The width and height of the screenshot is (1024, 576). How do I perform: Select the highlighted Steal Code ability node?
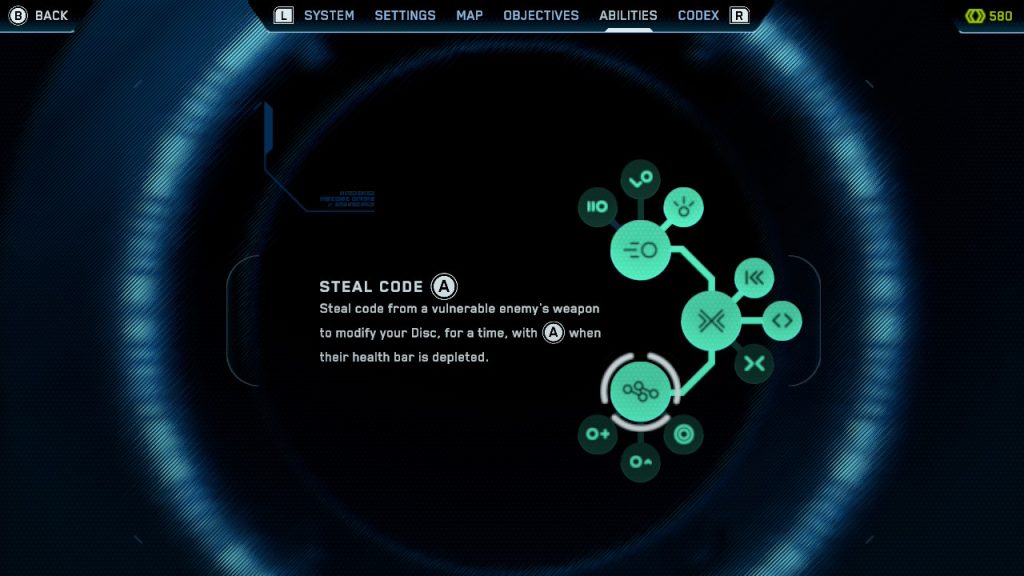640,391
